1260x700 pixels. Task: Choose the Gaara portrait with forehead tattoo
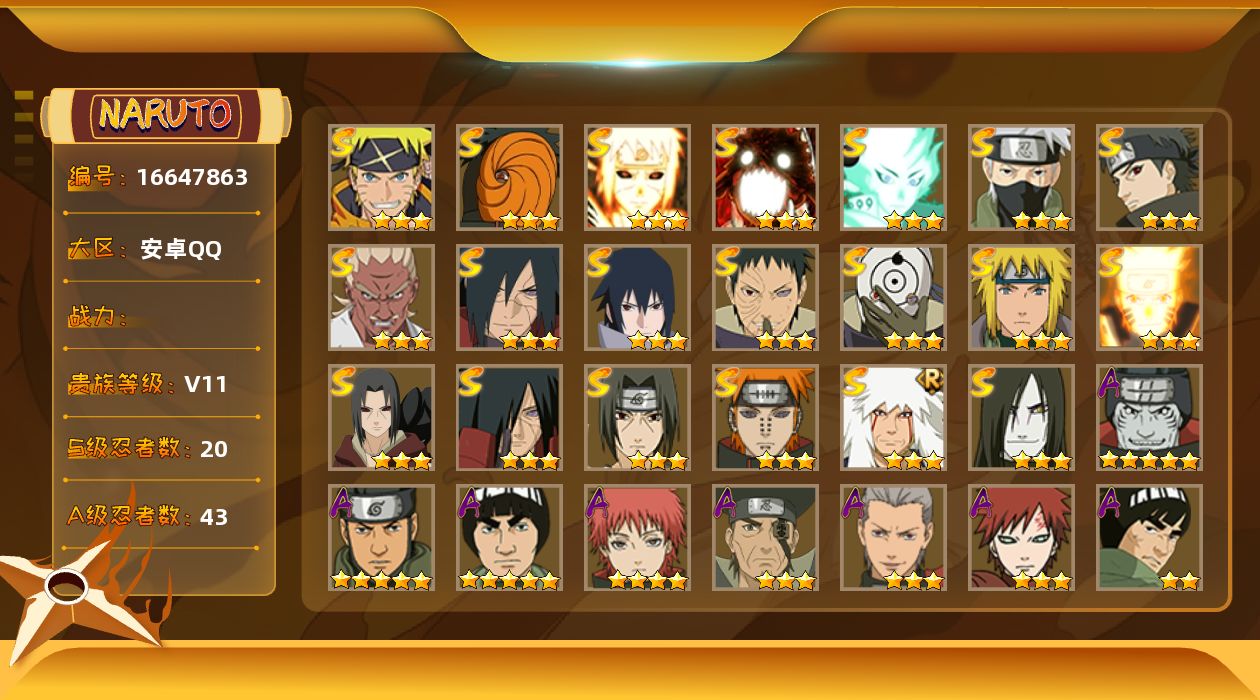pyautogui.click(x=1021, y=537)
